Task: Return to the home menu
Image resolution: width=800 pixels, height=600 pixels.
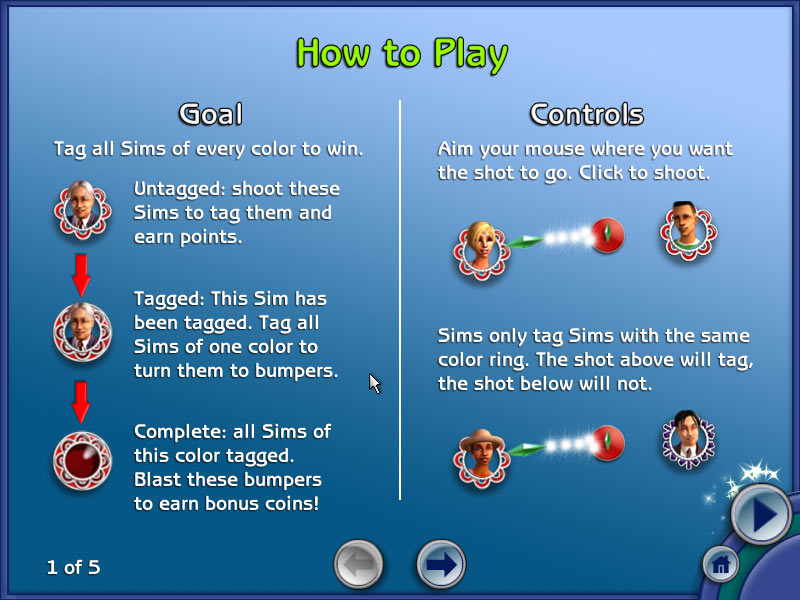Action: (720, 566)
